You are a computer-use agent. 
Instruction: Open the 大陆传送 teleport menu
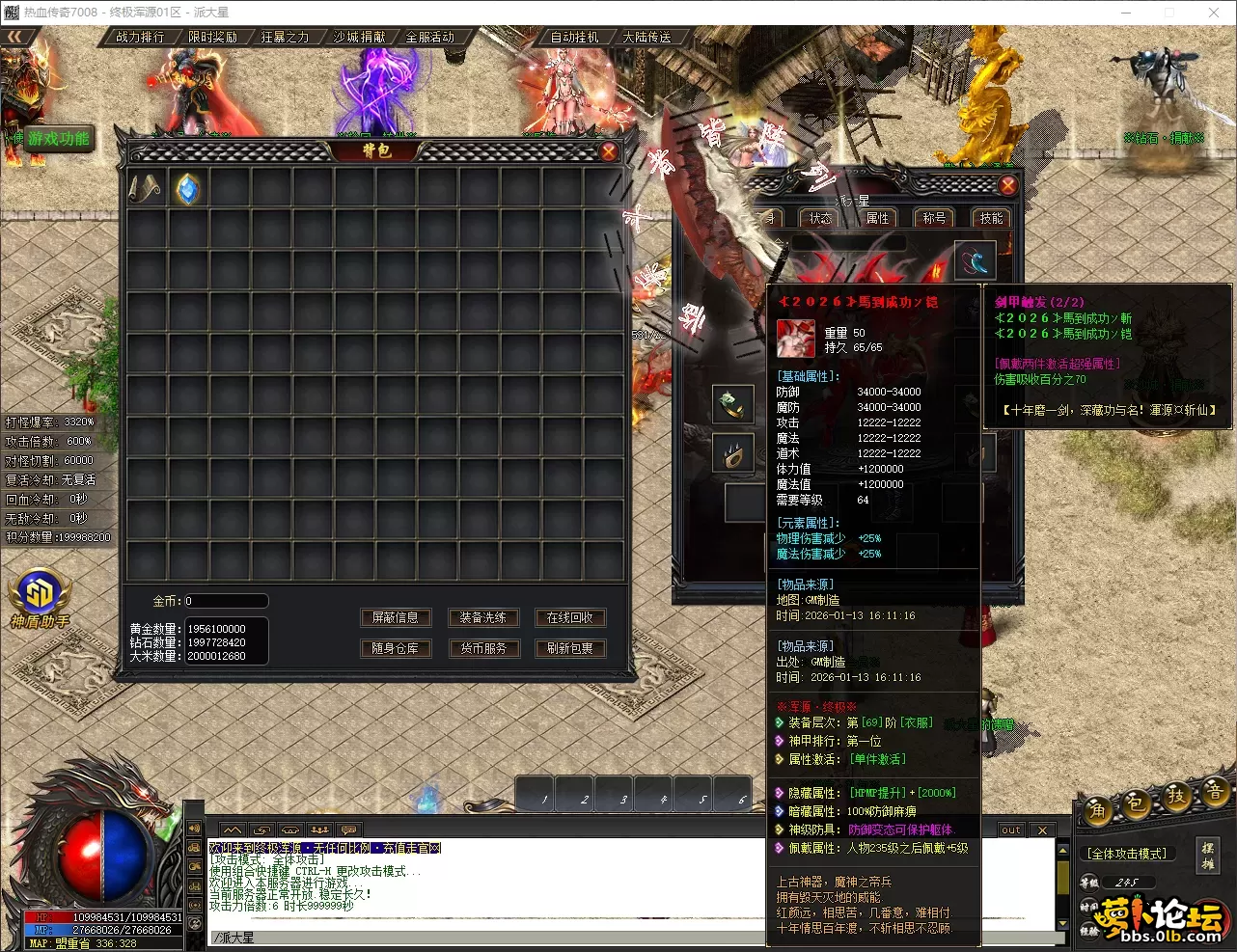click(x=646, y=37)
